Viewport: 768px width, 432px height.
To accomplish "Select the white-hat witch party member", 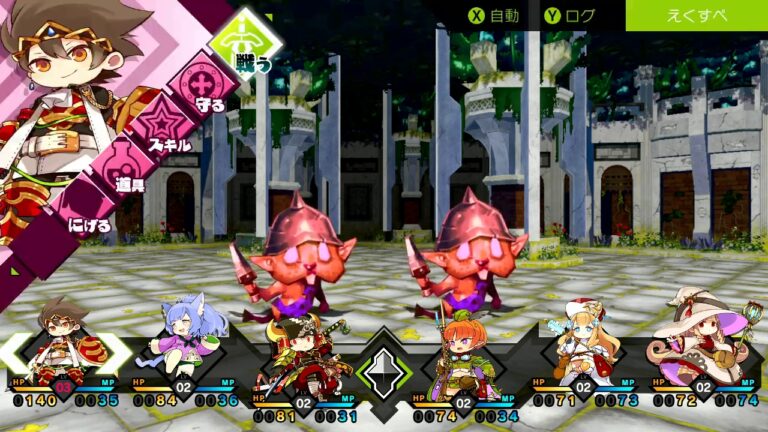I will (702, 340).
